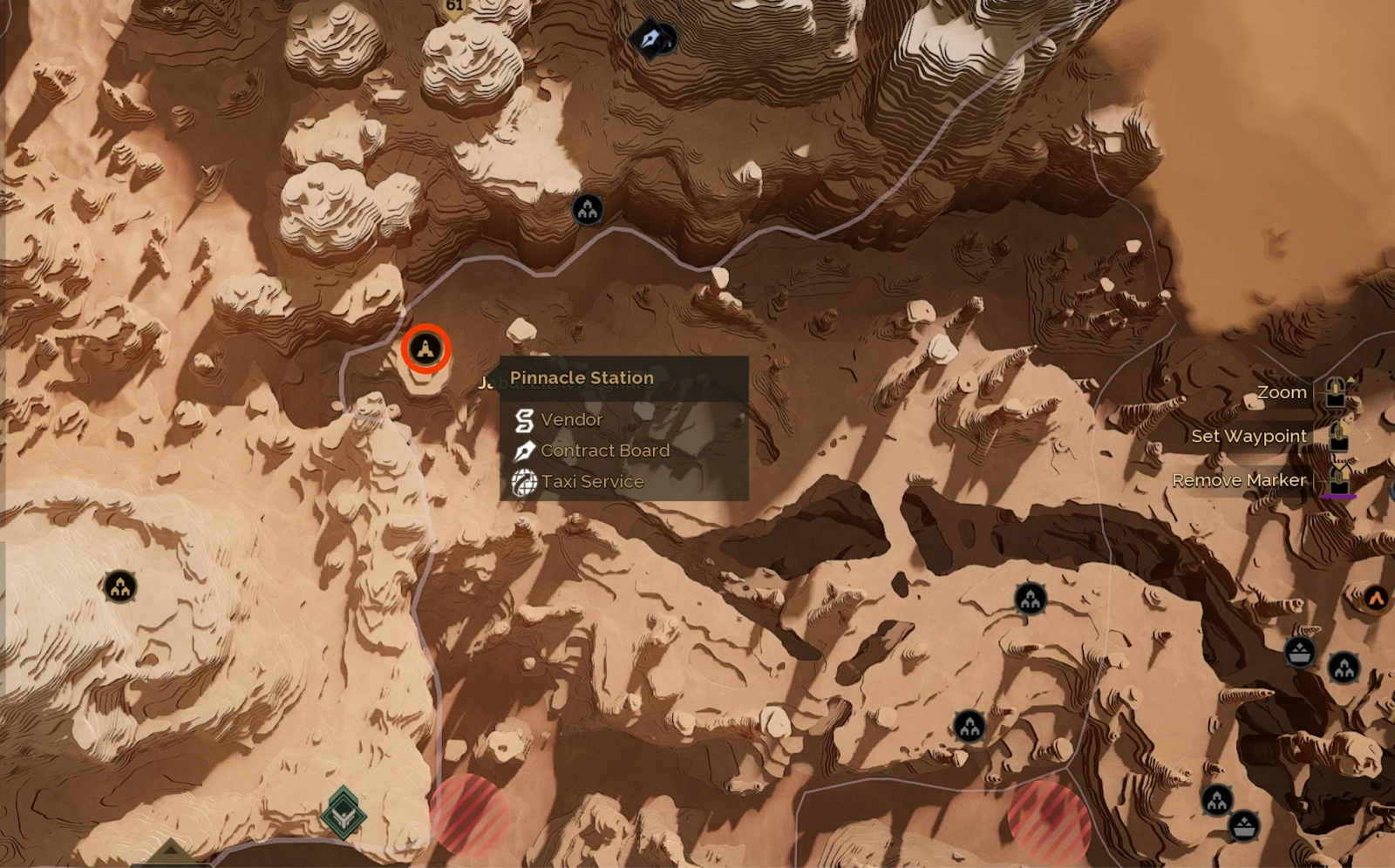Select the village icon on the western plateau
This screenshot has height=868, width=1395.
tap(119, 588)
